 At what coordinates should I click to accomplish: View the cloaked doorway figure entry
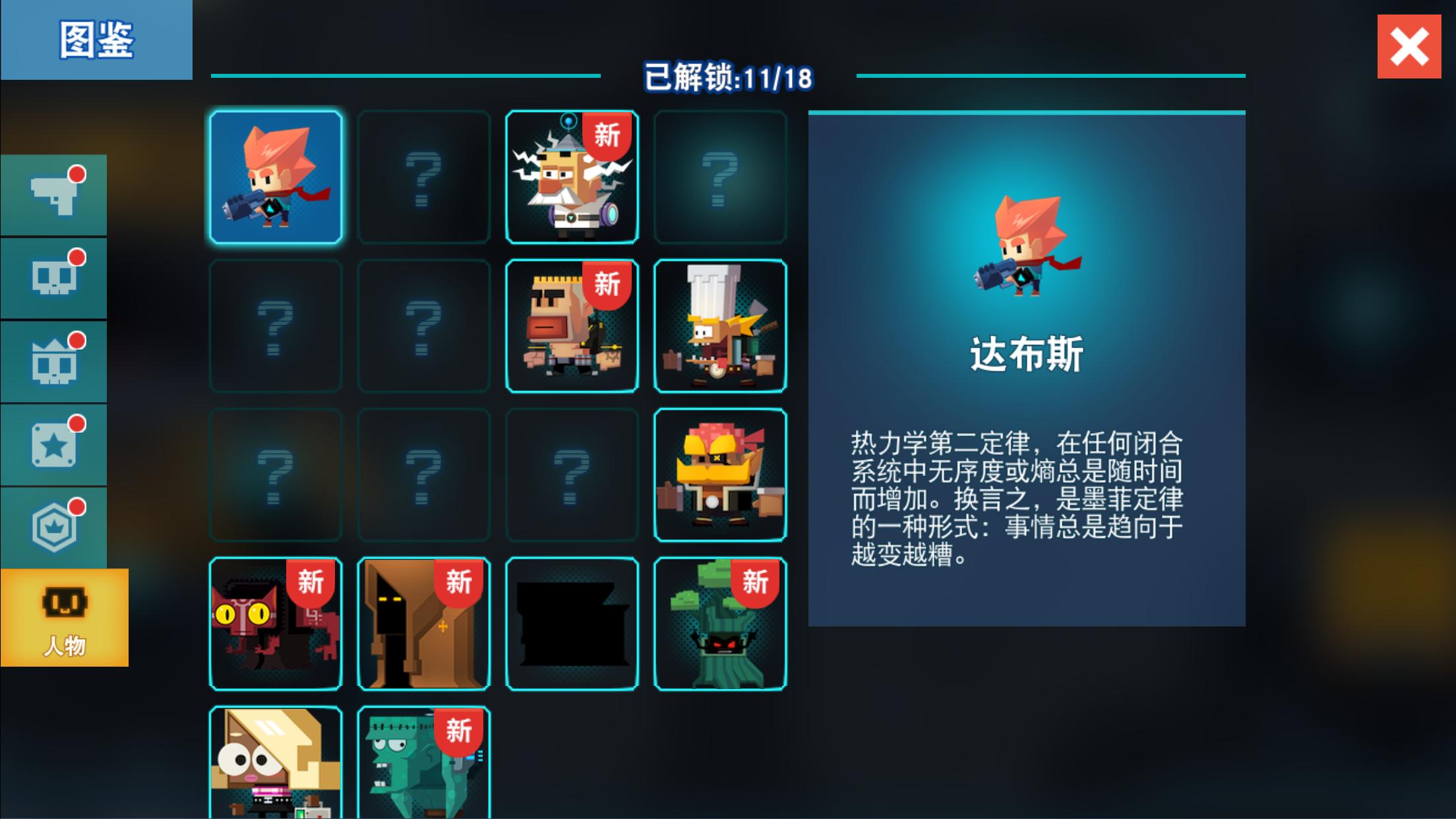(x=423, y=623)
